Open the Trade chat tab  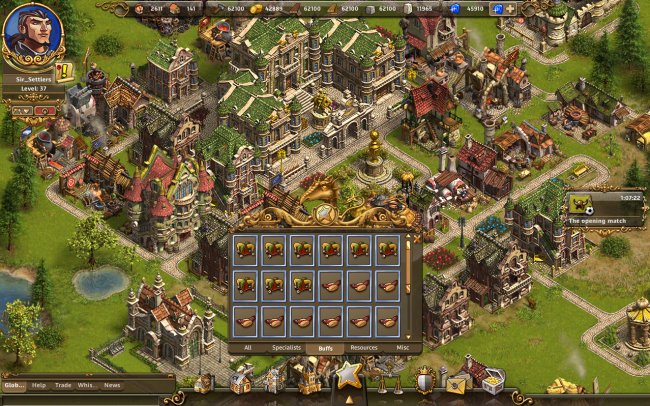point(64,385)
